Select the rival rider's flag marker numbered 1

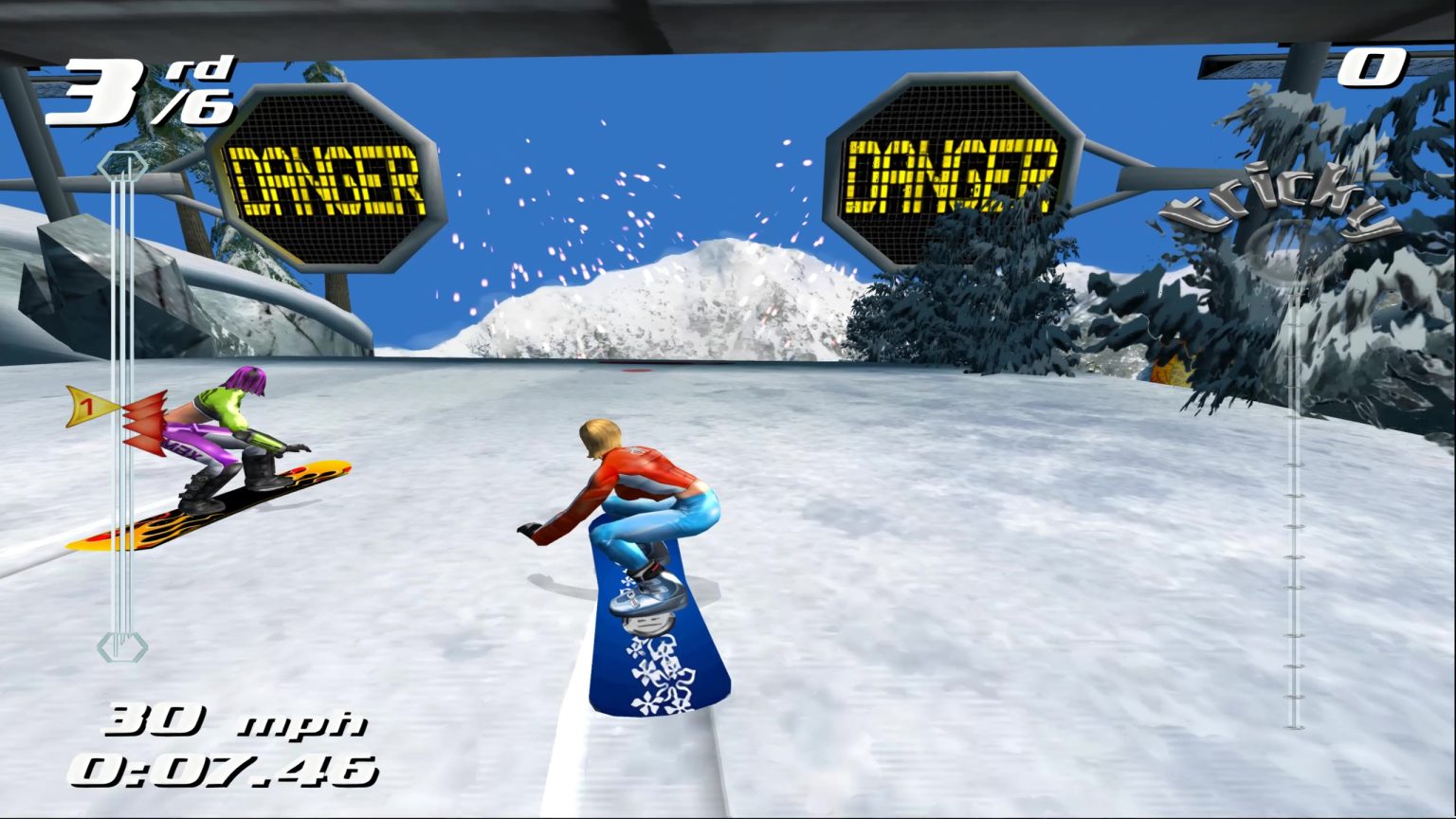pos(91,408)
